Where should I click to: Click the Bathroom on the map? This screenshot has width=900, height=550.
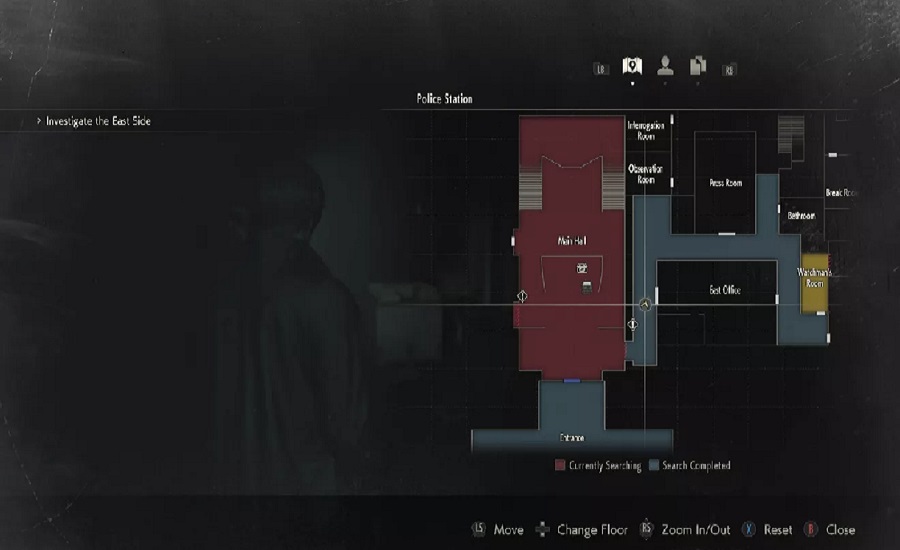(x=801, y=215)
